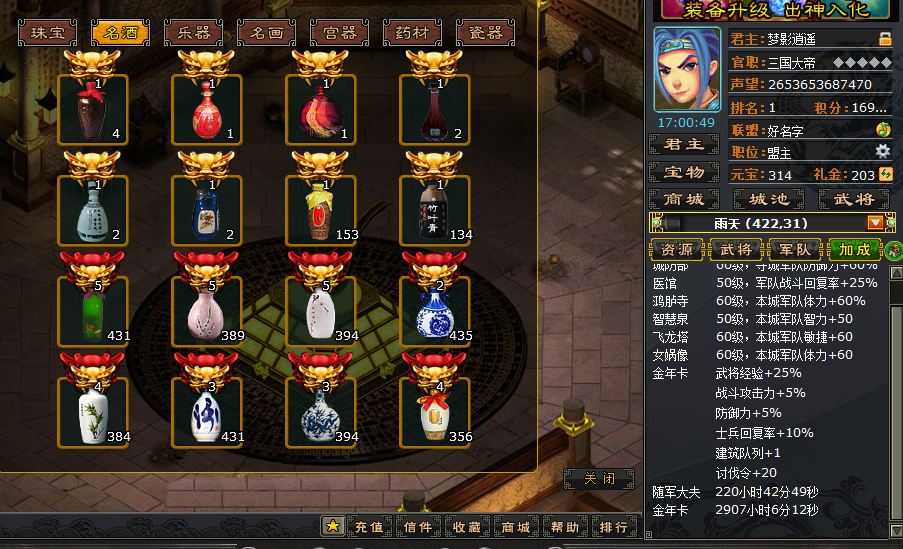903x549 pixels.
Task: Pick the white vase with bamboo painting
Action: pyautogui.click(x=93, y=412)
